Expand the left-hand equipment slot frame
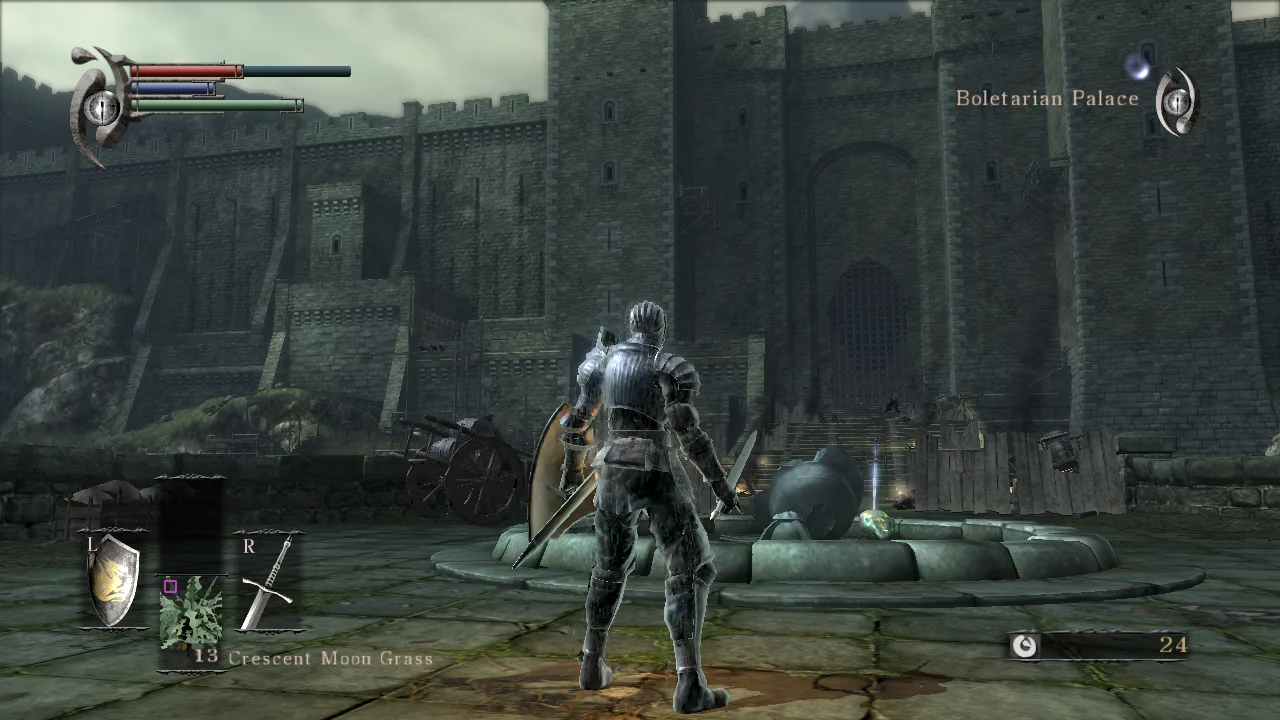Viewport: 1280px width, 720px height. 113,580
